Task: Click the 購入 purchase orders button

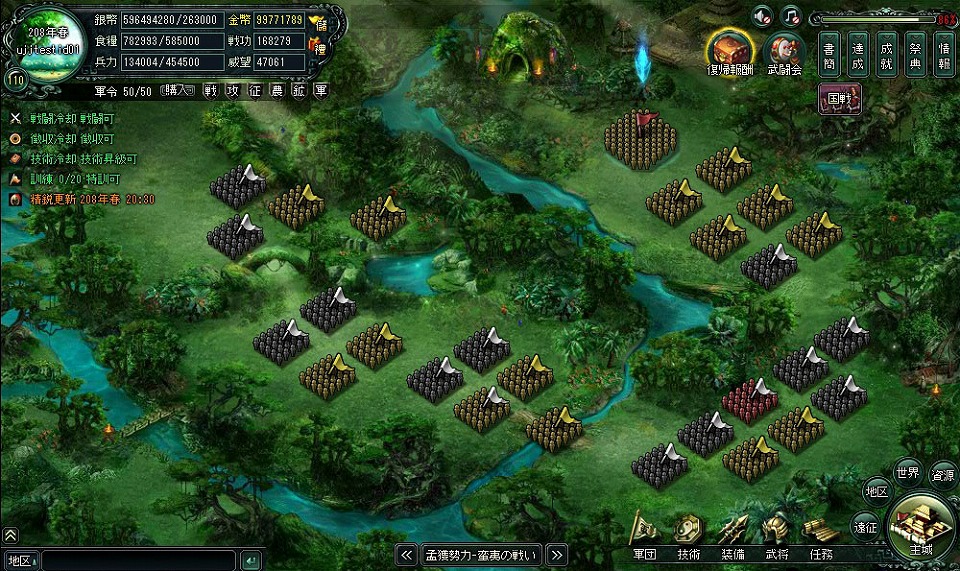Action: pos(176,90)
